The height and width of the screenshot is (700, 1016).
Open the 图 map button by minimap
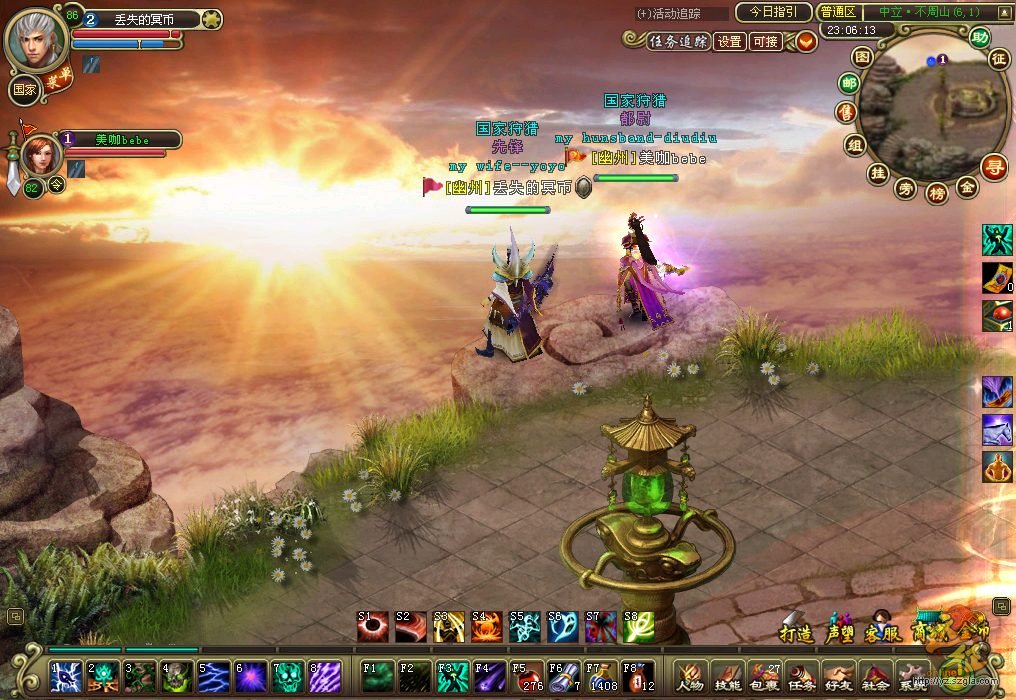(x=862, y=57)
